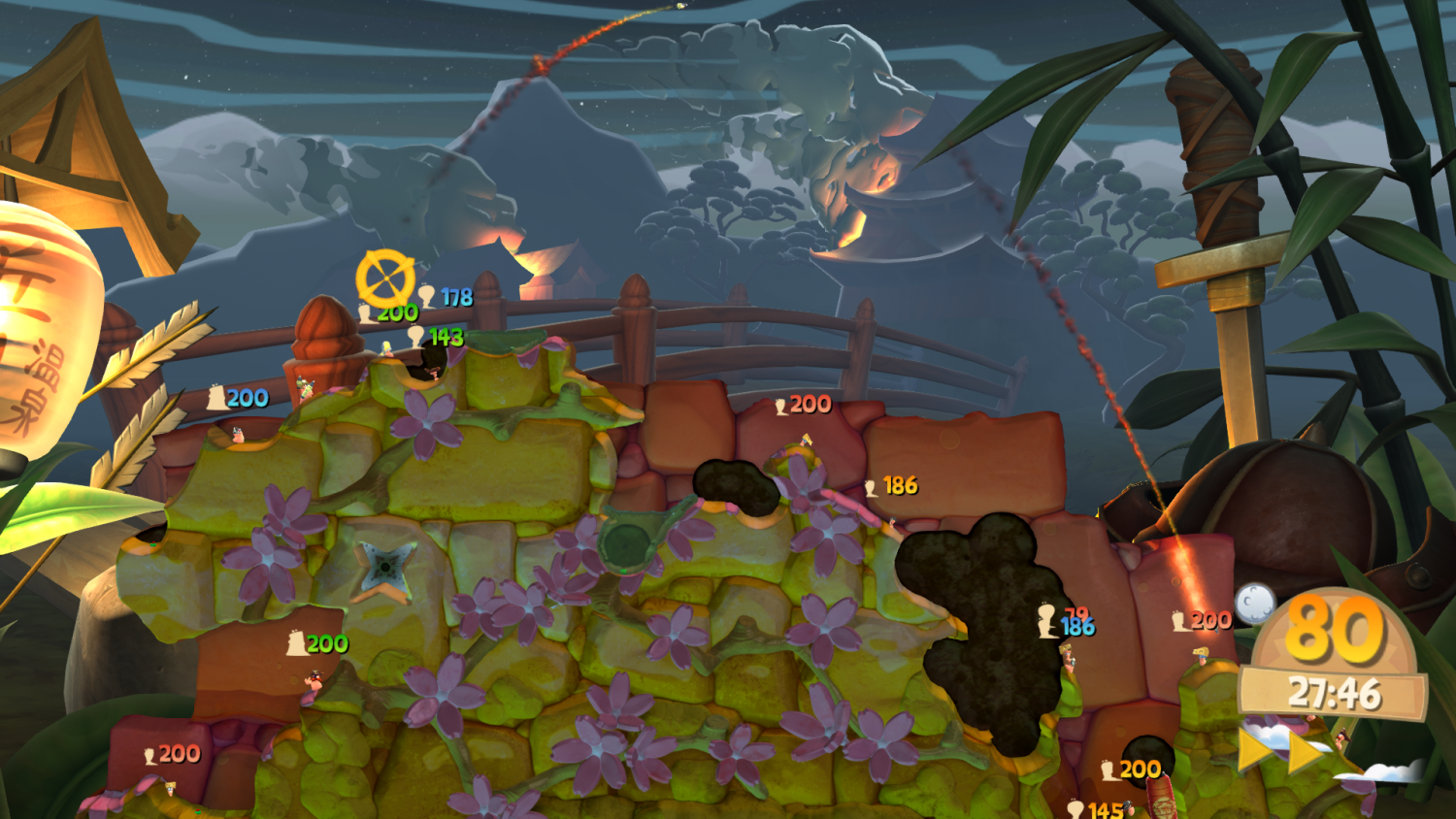
Task: Click the shuriken embedded in the stone wall
Action: [386, 567]
